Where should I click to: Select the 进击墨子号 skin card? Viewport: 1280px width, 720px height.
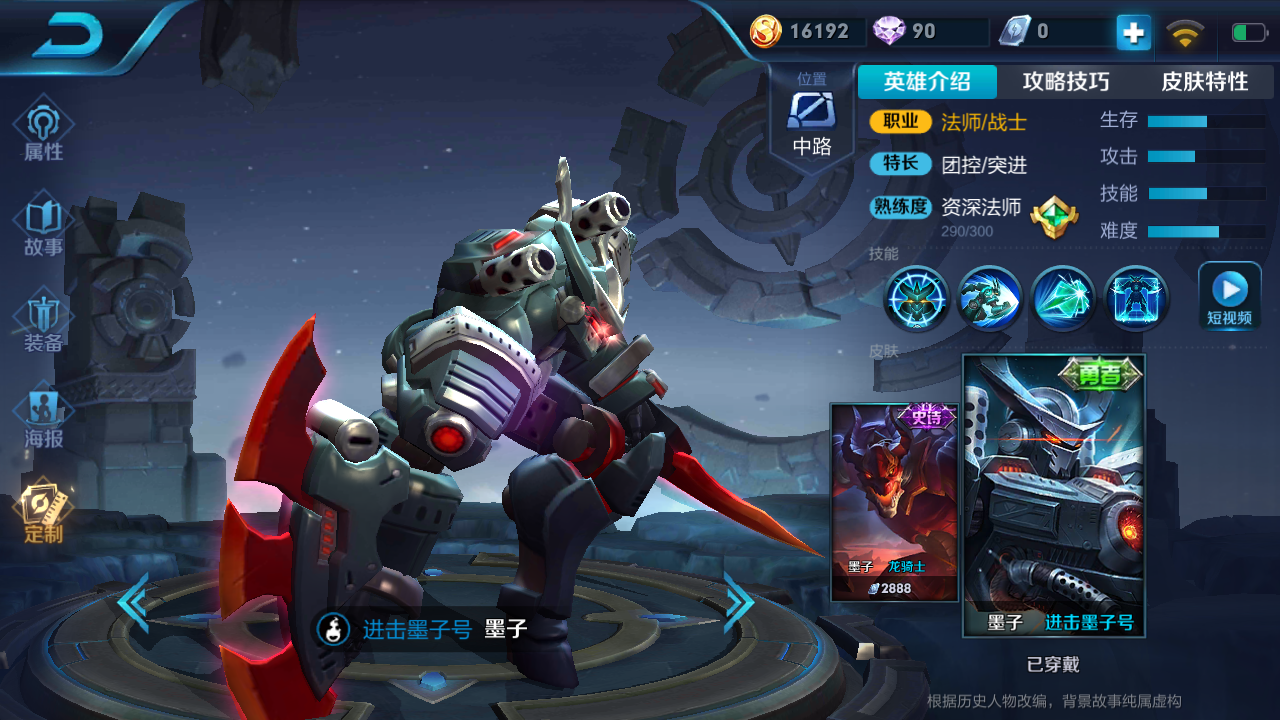click(1054, 495)
